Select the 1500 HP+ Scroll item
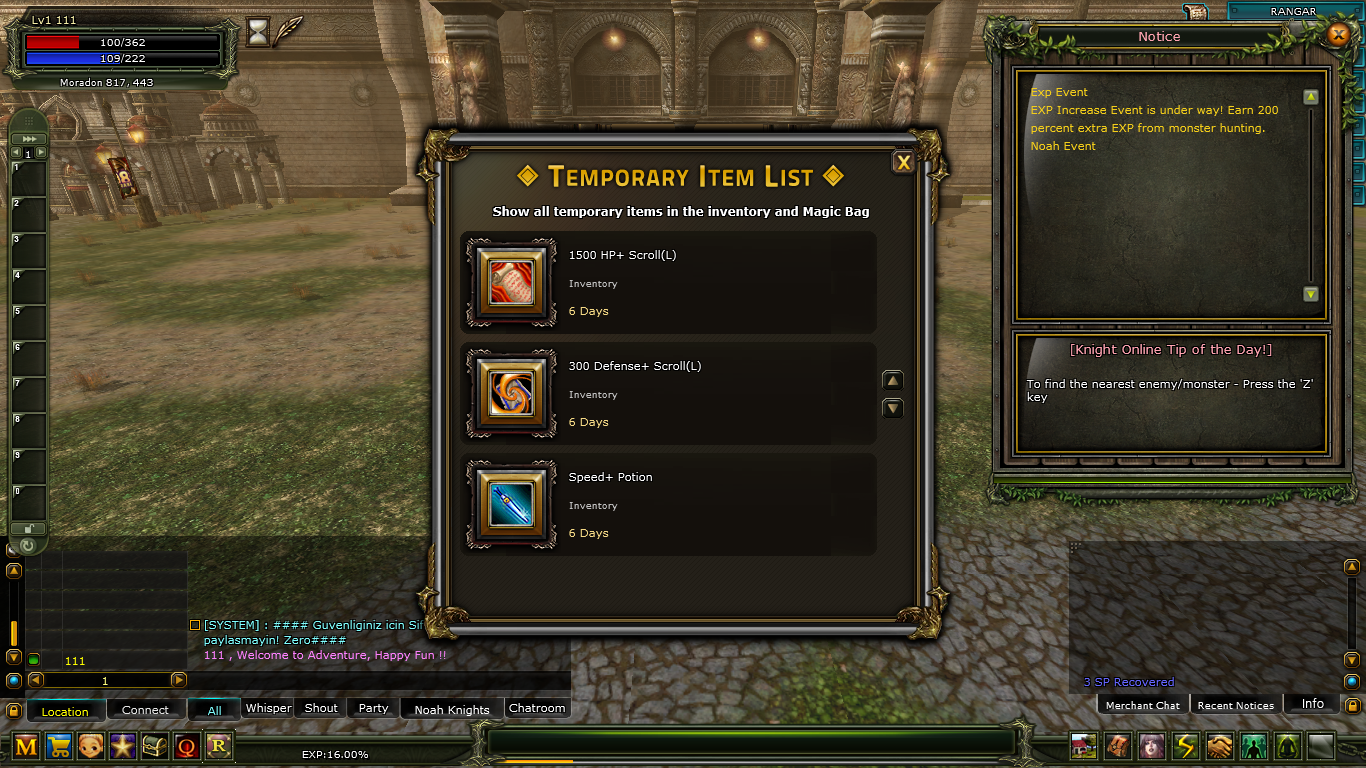The image size is (1366, 768). pos(511,282)
